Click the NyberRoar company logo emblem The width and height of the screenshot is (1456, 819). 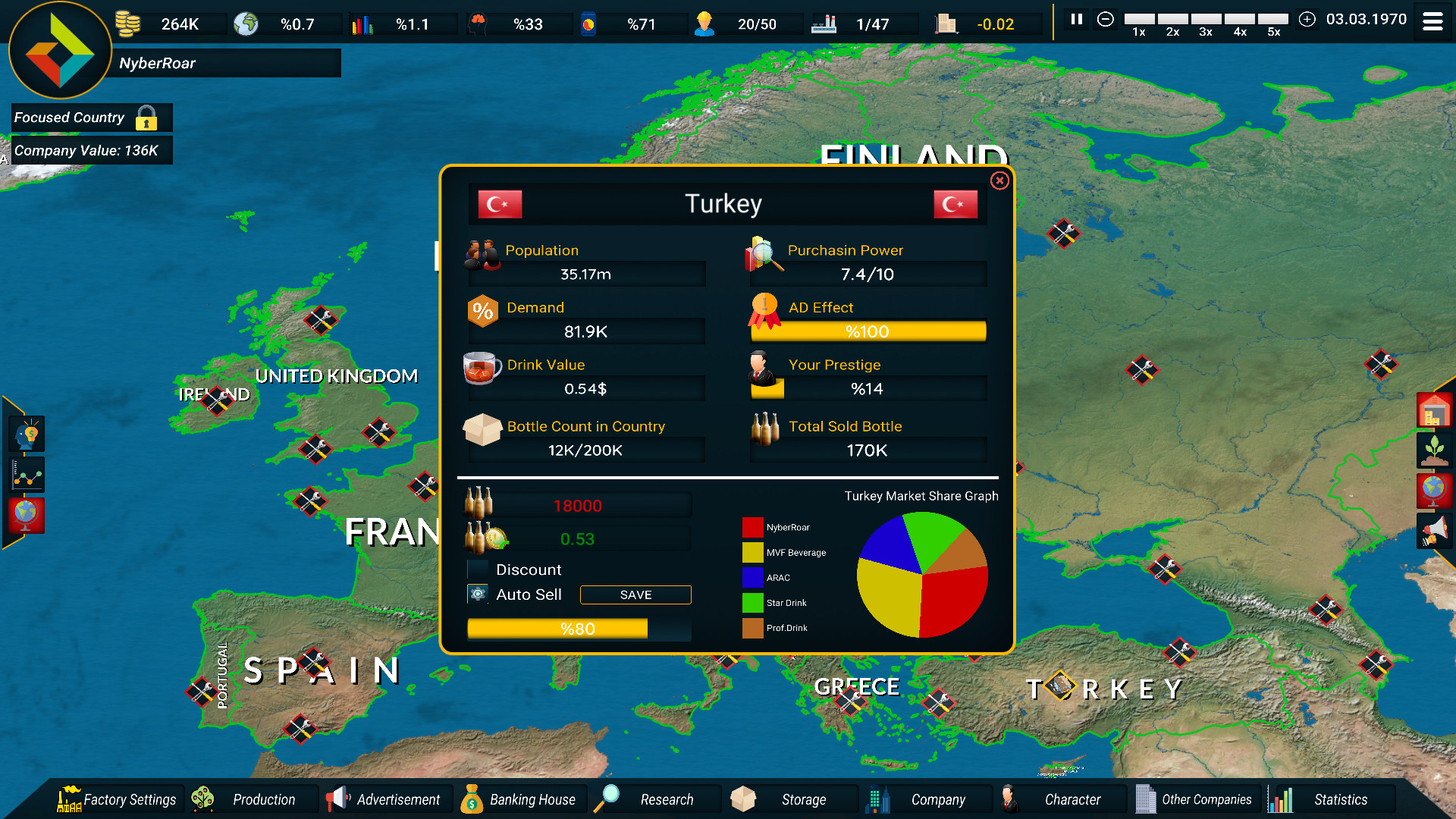coord(60,50)
